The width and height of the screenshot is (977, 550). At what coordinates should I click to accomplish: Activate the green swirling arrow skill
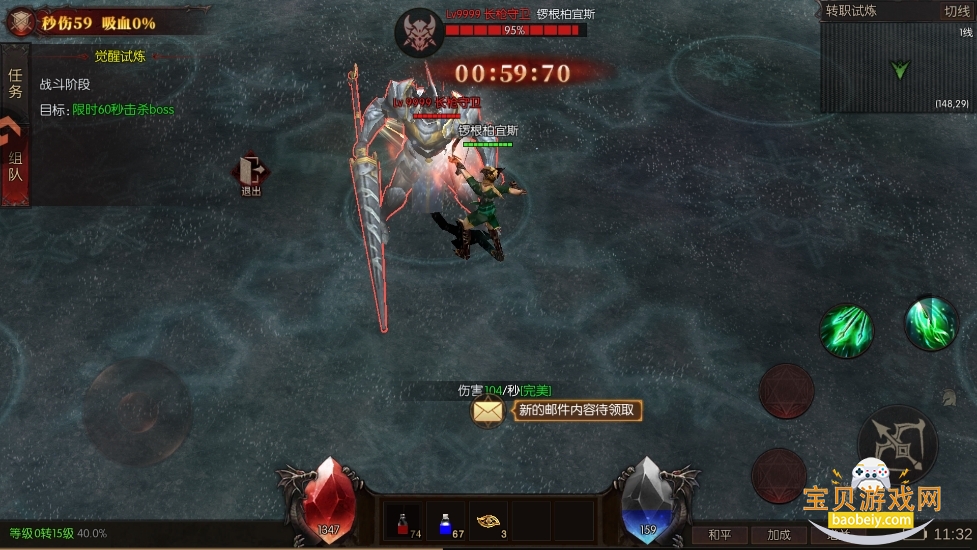click(930, 321)
